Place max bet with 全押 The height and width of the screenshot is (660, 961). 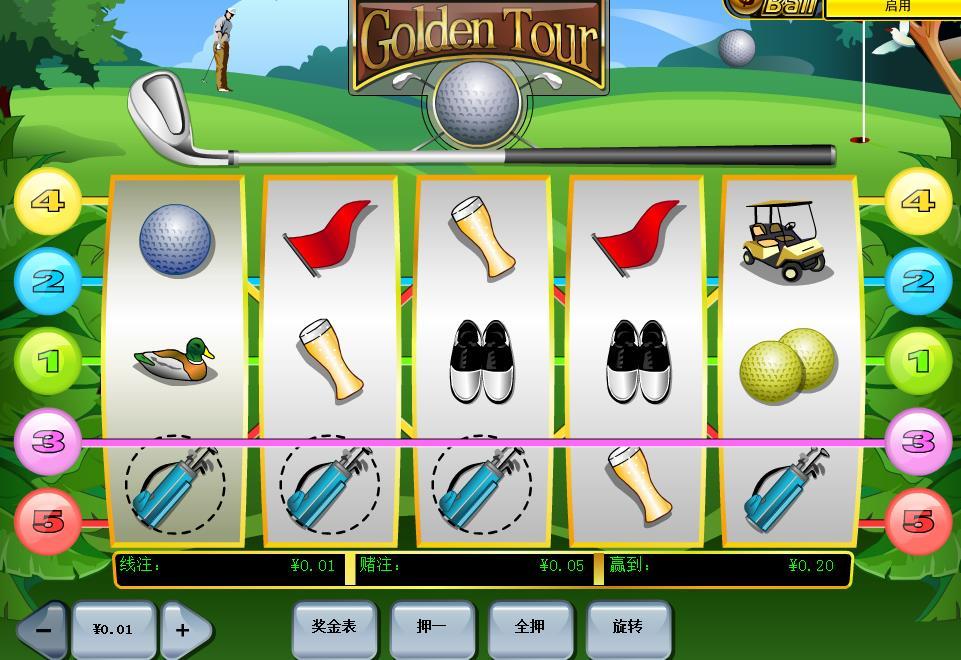[x=530, y=628]
